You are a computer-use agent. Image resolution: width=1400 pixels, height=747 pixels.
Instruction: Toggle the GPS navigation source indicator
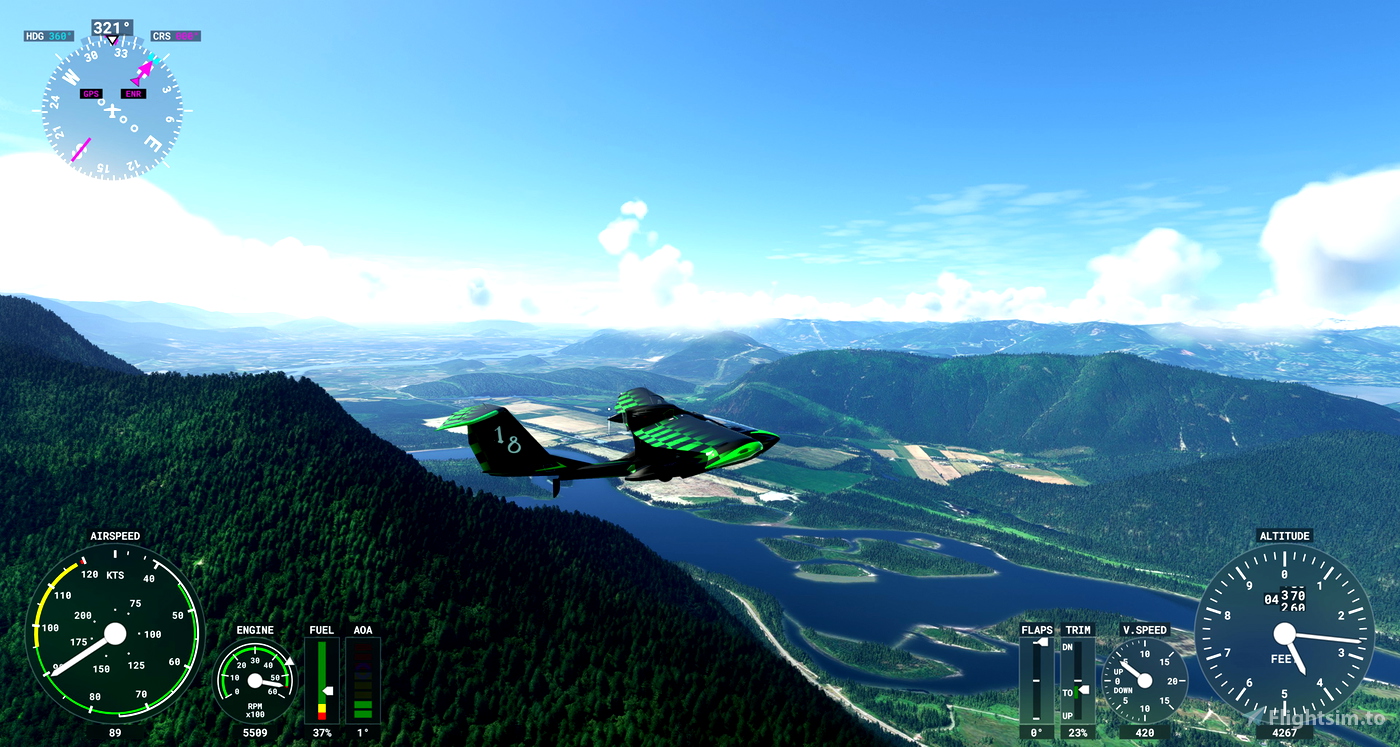tap(91, 93)
